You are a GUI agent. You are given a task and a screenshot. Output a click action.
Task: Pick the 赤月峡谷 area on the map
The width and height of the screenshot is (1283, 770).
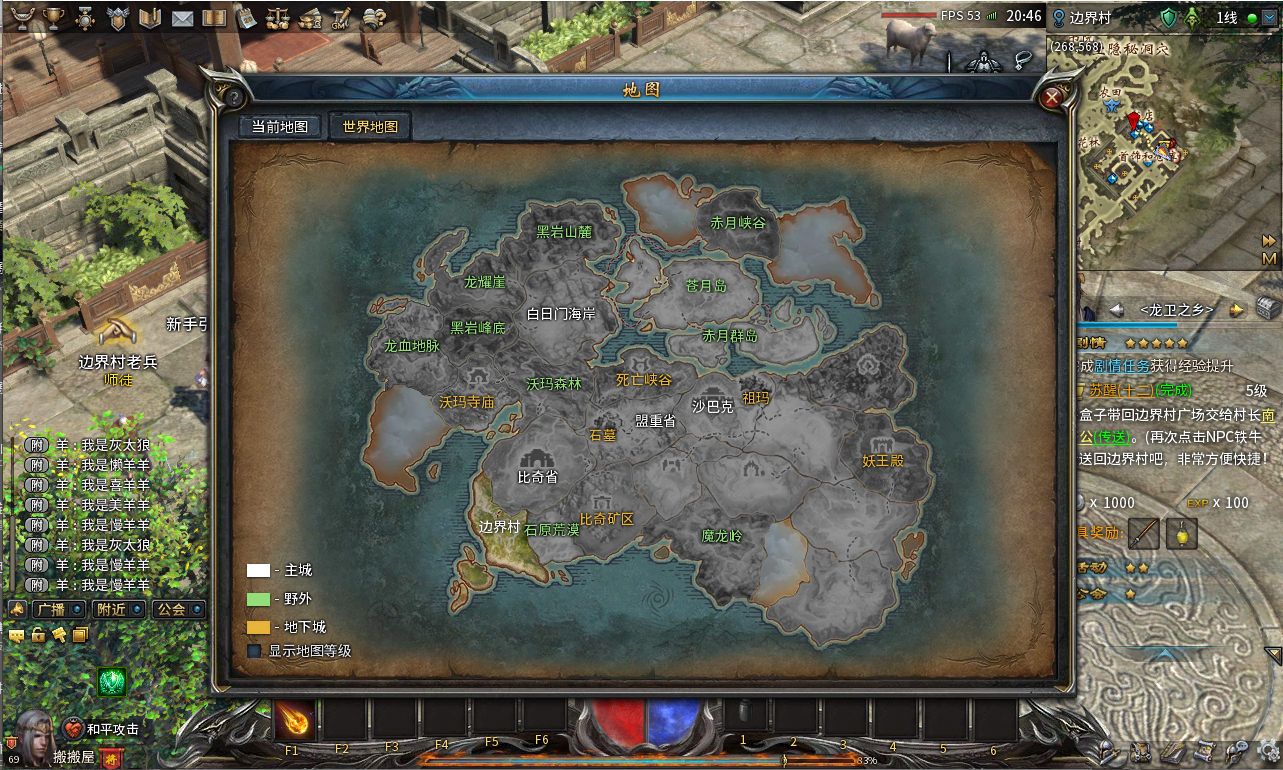click(737, 223)
